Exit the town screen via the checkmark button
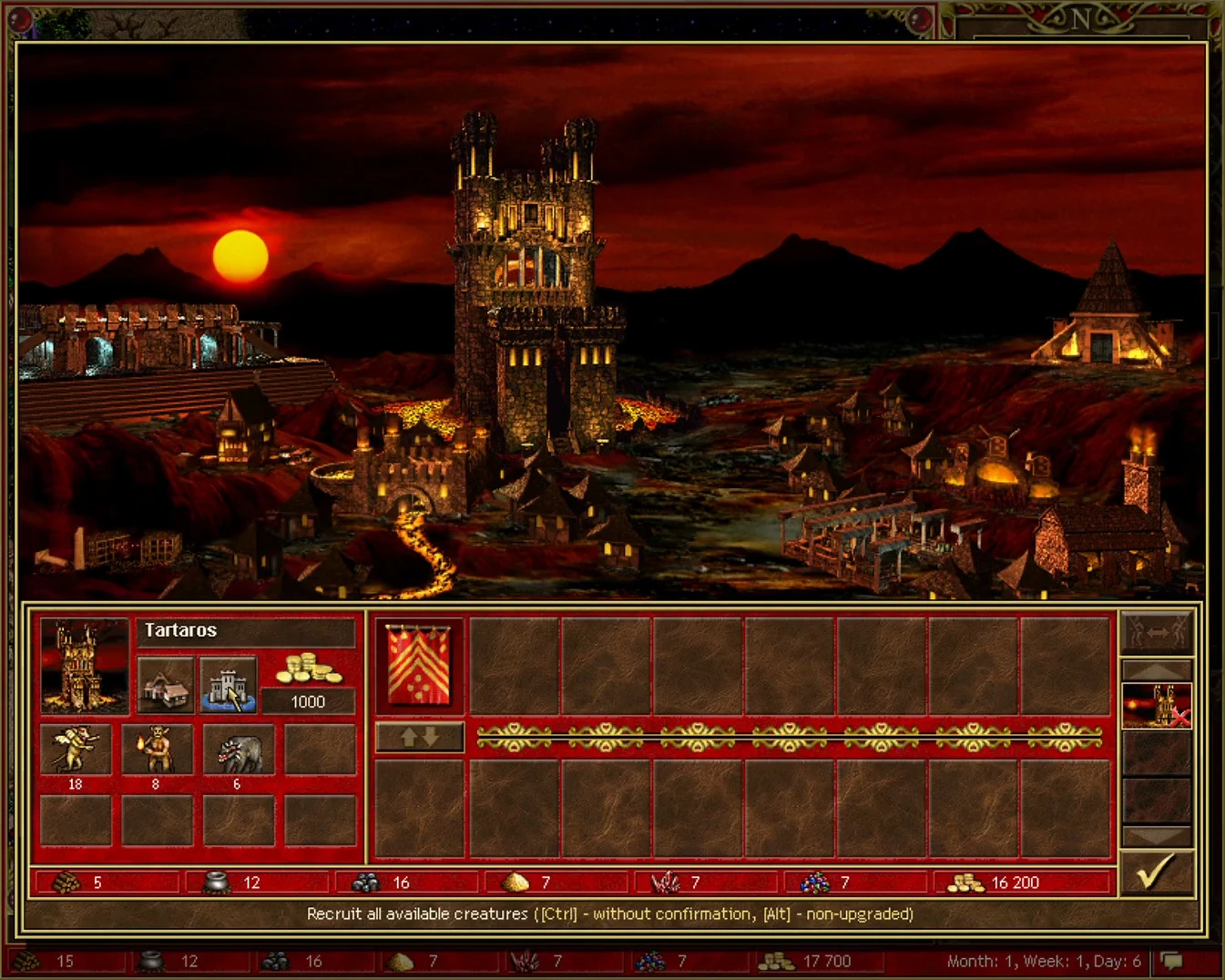 (x=1158, y=872)
